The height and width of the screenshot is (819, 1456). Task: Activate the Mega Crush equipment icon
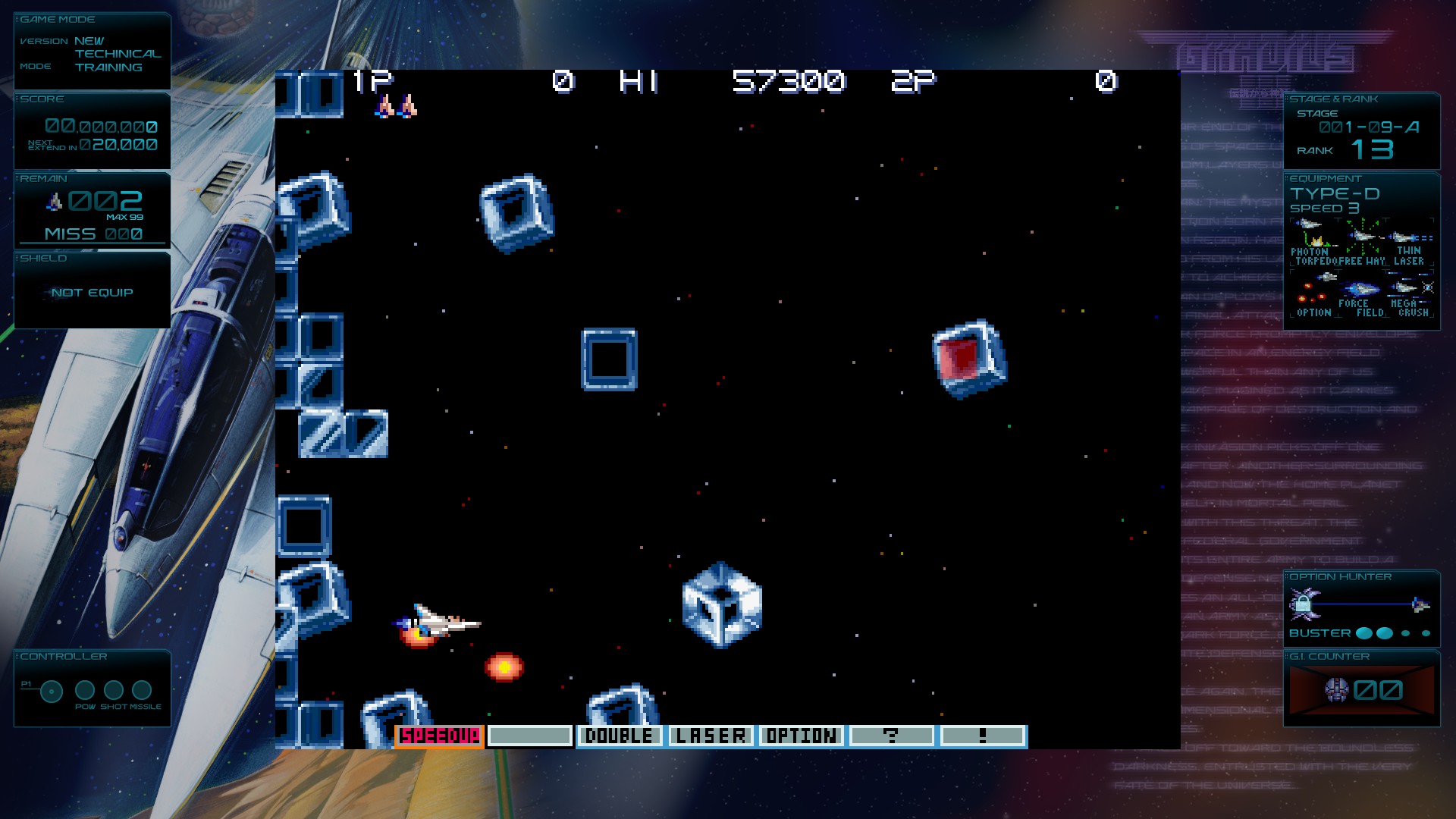tap(1411, 294)
